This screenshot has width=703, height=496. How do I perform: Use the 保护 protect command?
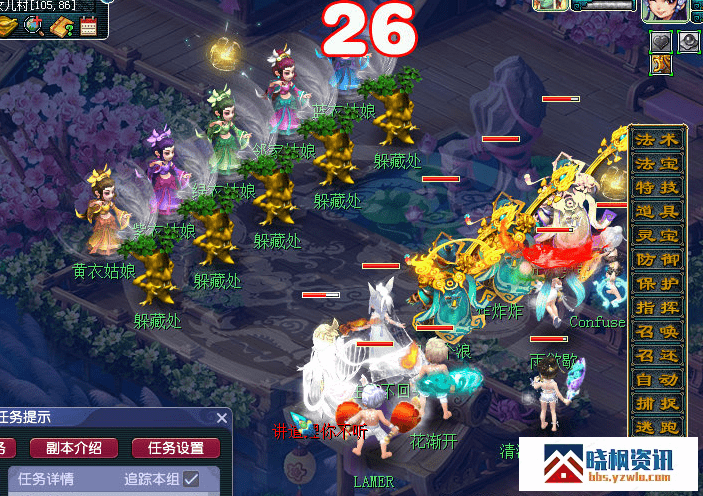click(x=657, y=283)
